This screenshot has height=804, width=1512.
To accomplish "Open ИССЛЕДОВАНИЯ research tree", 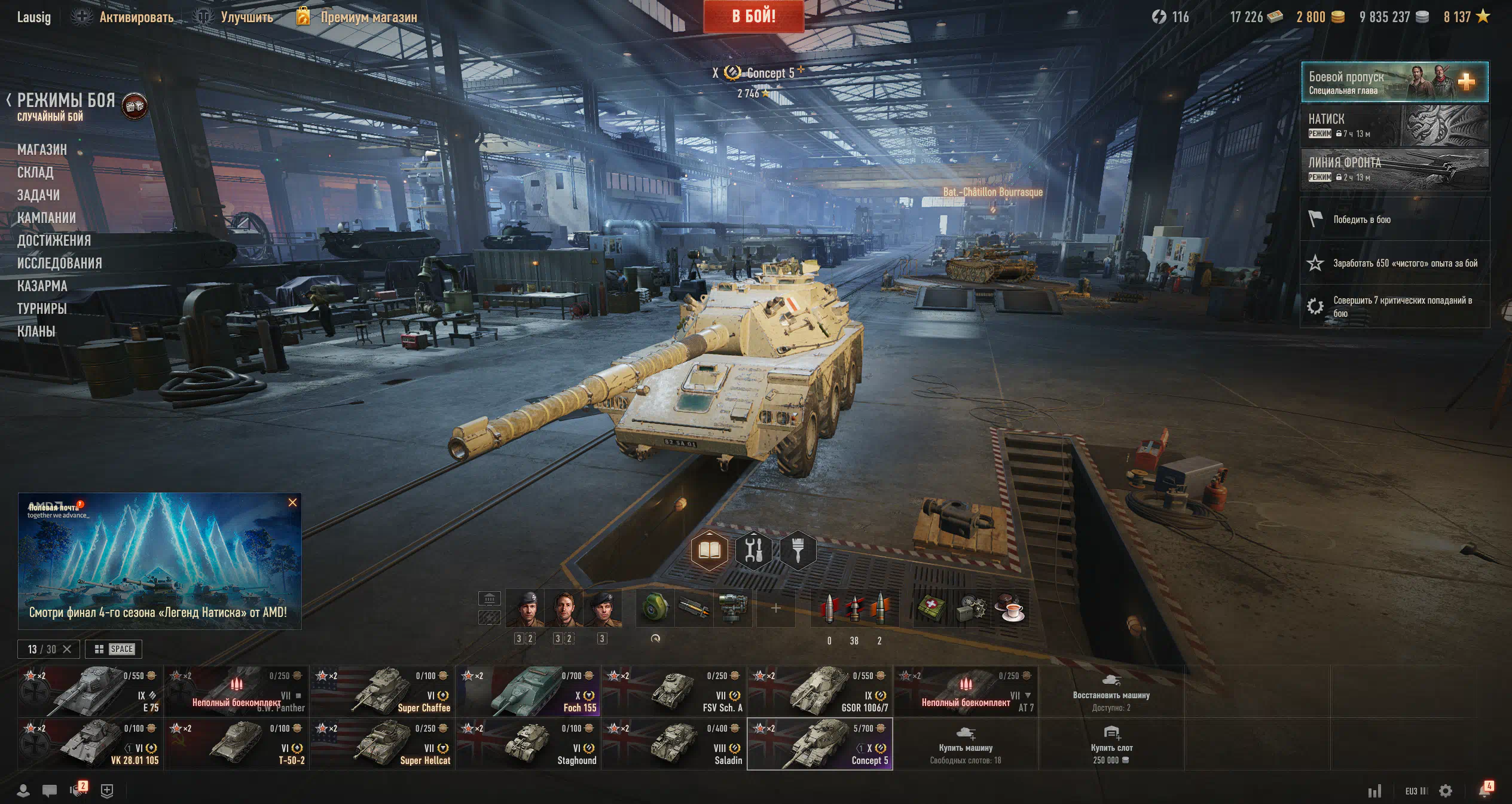I will point(59,263).
